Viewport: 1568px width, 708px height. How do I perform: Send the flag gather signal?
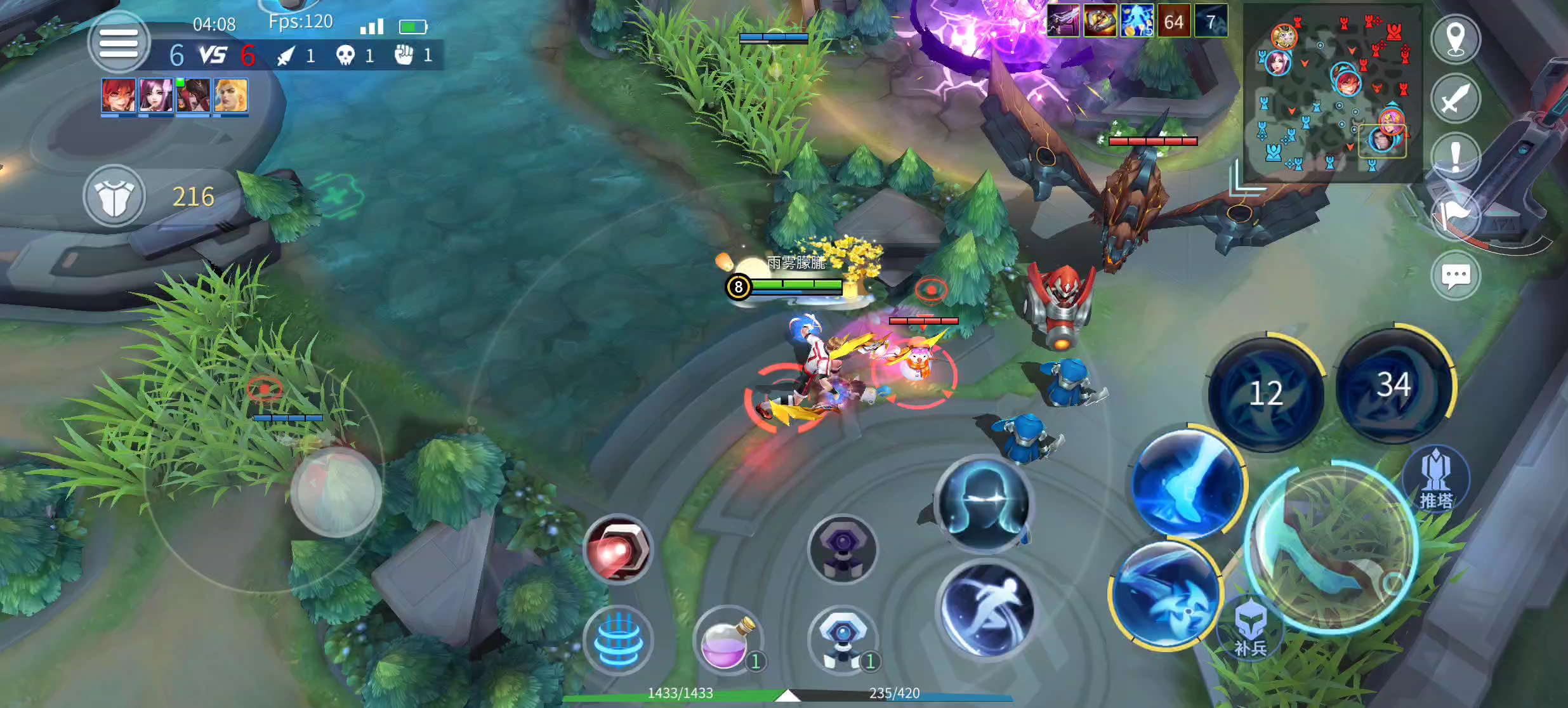point(1455,216)
